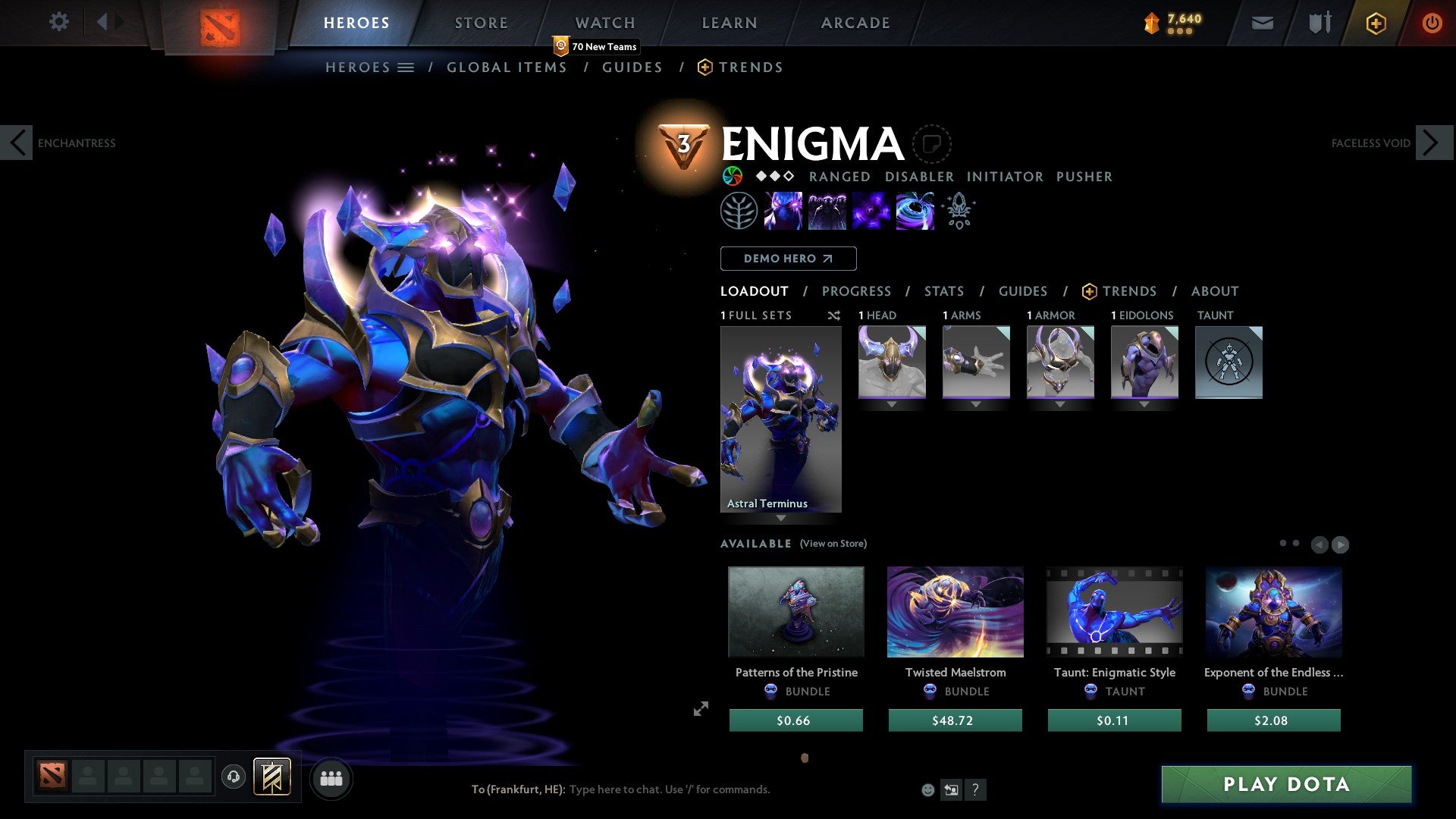Click the Midnight Pulse ability icon
Viewport: 1456px width, 819px height.
click(871, 211)
